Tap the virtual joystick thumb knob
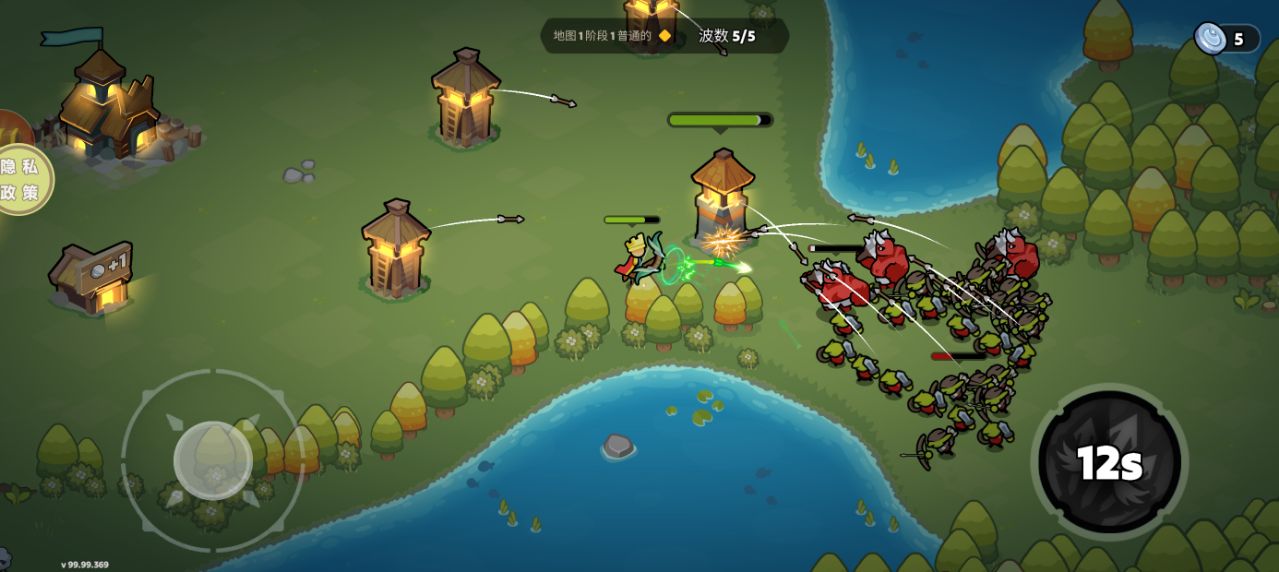The image size is (1279, 572). 212,459
